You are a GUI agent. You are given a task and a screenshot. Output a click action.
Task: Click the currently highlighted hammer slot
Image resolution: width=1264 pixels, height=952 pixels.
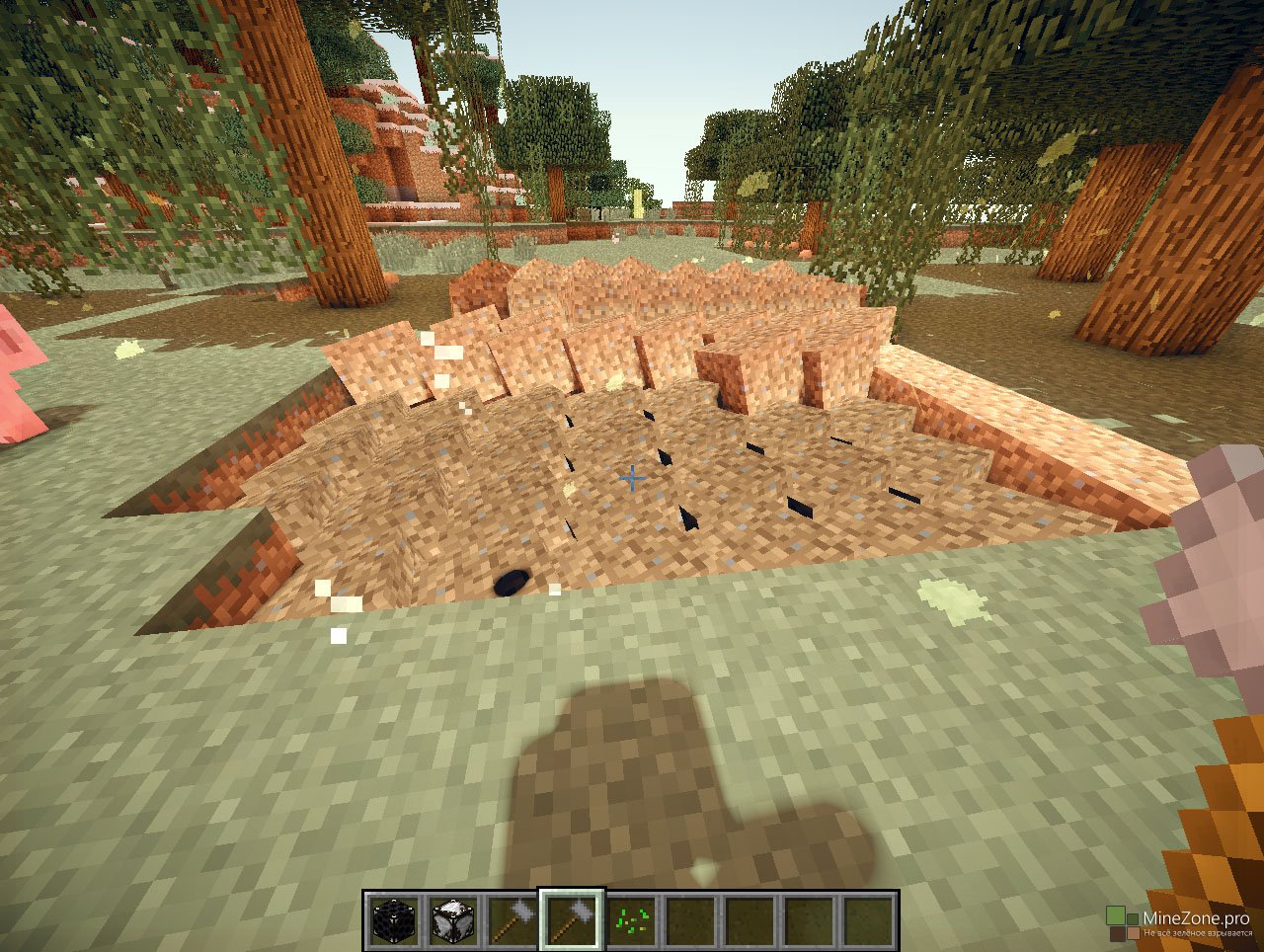point(572,920)
